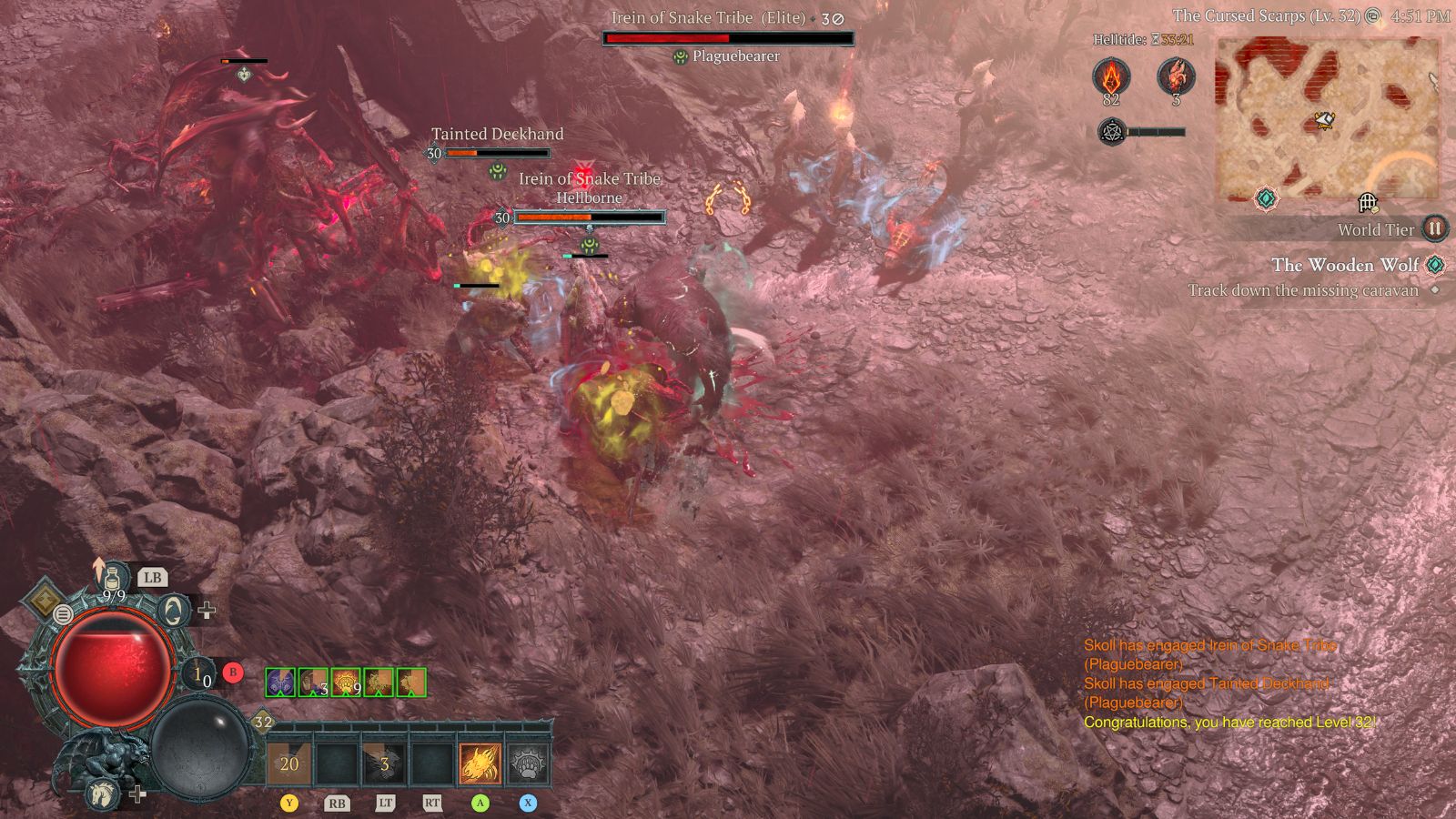The height and width of the screenshot is (819, 1456).
Task: Select the health potion icon
Action: pyautogui.click(x=113, y=578)
